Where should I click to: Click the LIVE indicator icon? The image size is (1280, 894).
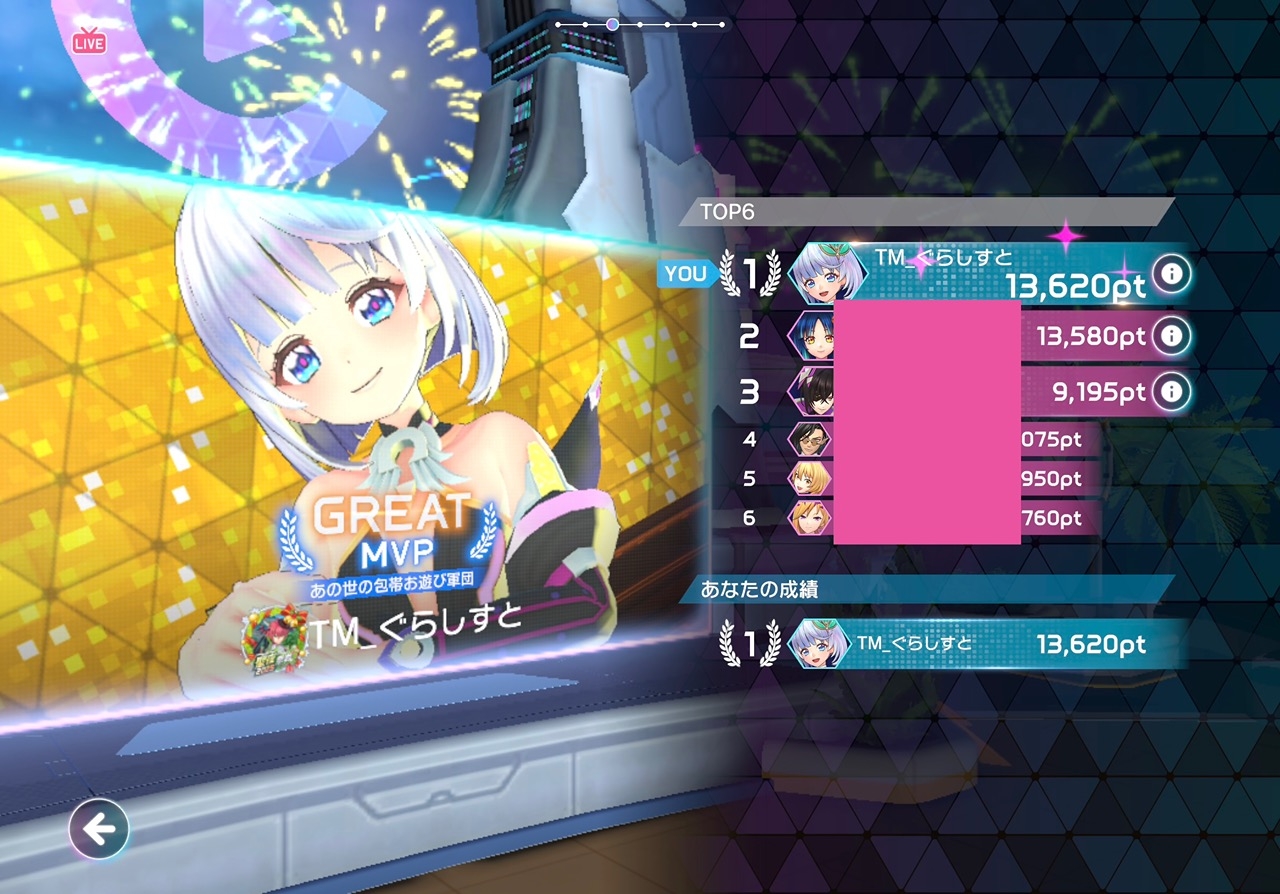pos(89,43)
